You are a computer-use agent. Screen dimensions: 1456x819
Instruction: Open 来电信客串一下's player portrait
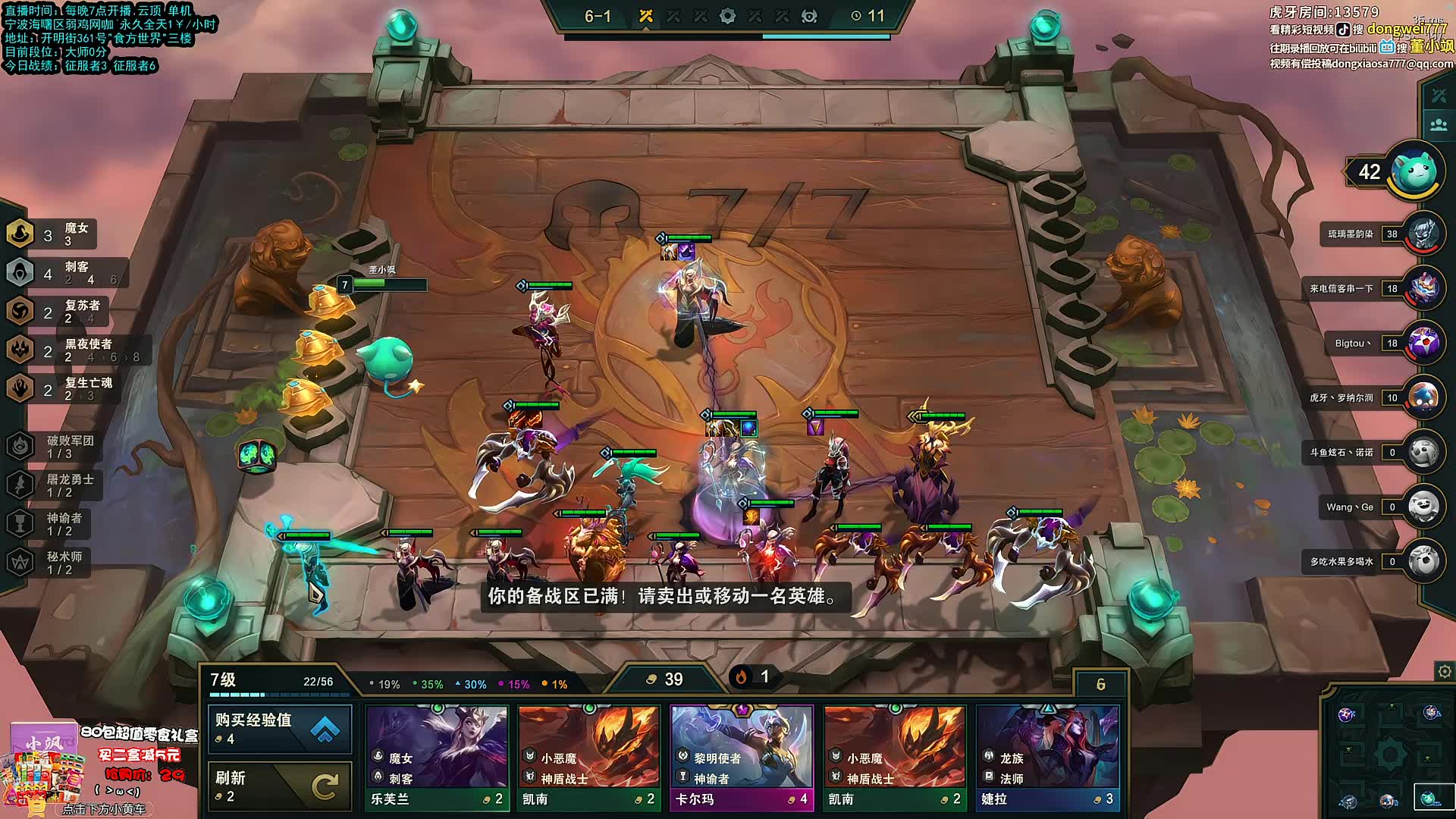pos(1423,289)
